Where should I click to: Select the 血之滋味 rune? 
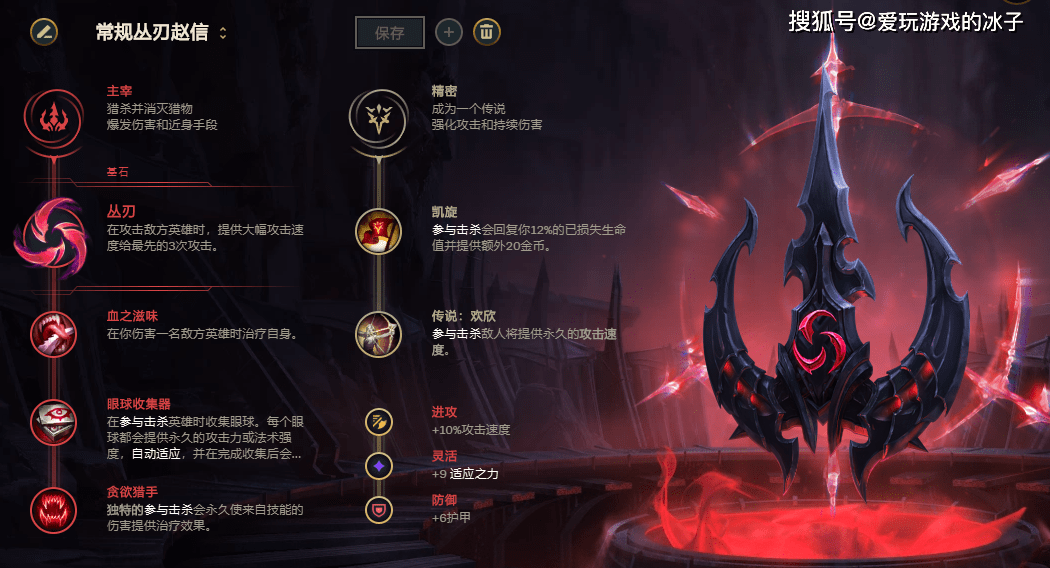coord(50,334)
